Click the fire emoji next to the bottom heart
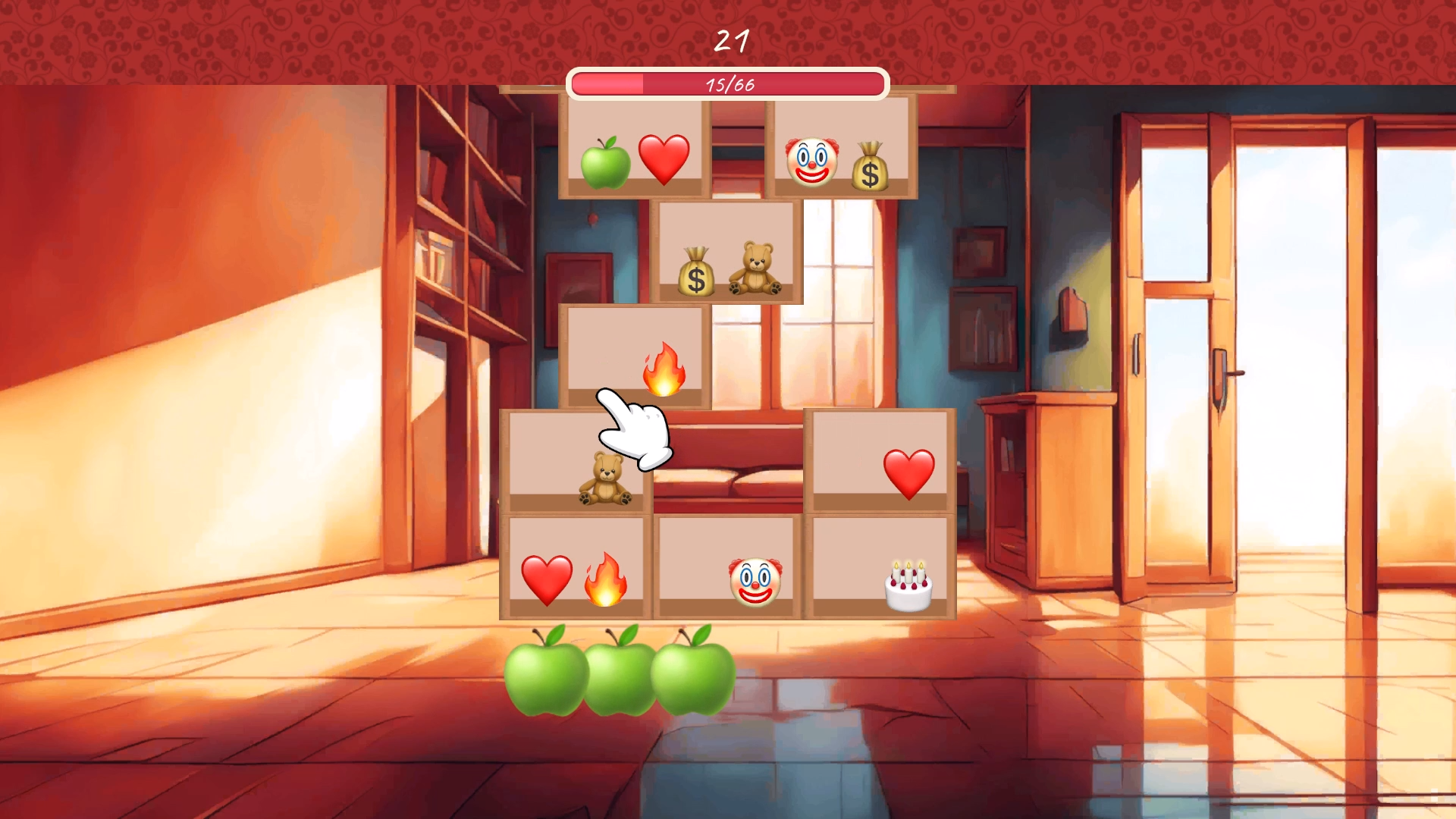 pyautogui.click(x=606, y=579)
